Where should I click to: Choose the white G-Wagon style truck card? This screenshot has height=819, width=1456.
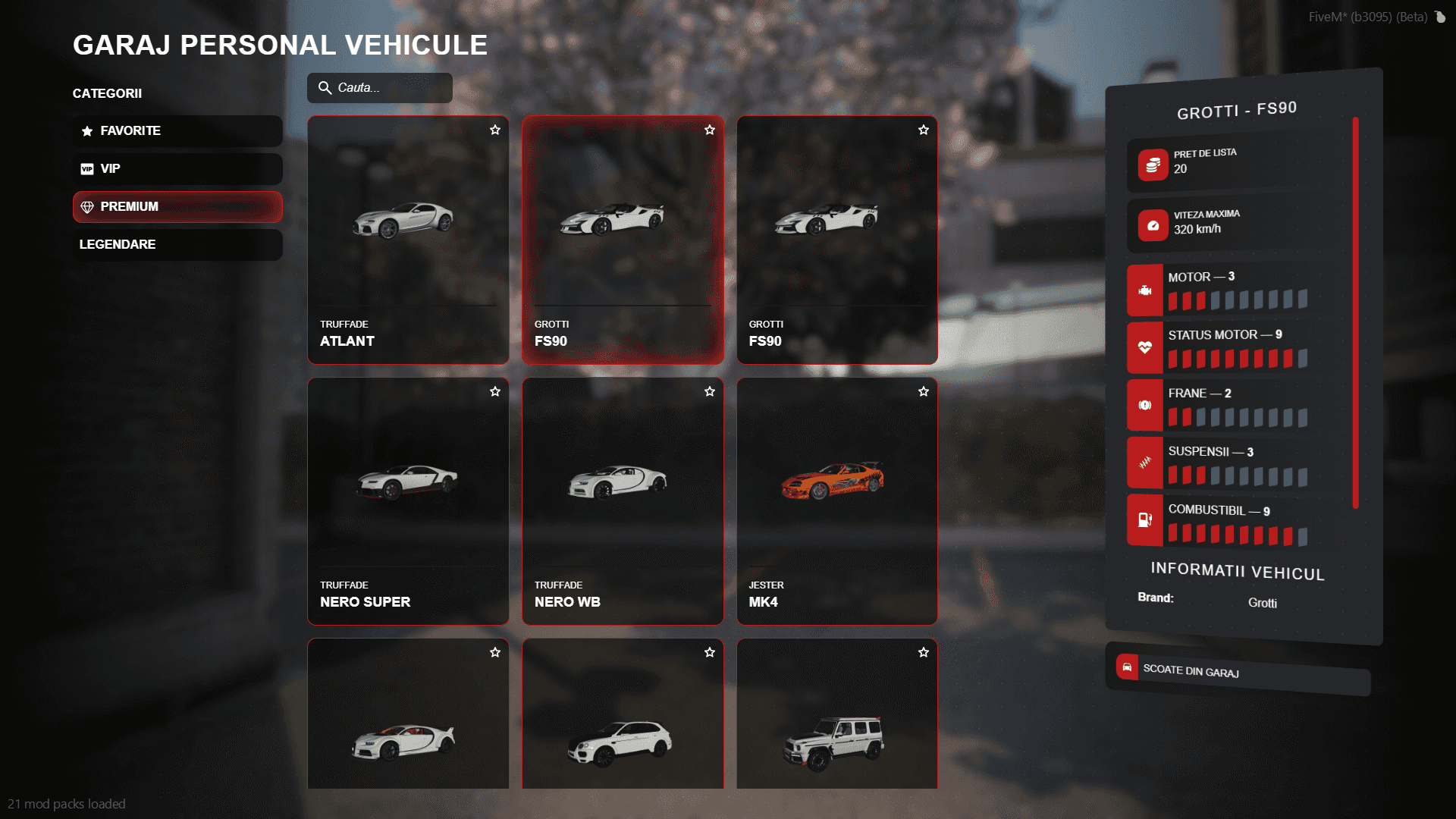tap(837, 720)
